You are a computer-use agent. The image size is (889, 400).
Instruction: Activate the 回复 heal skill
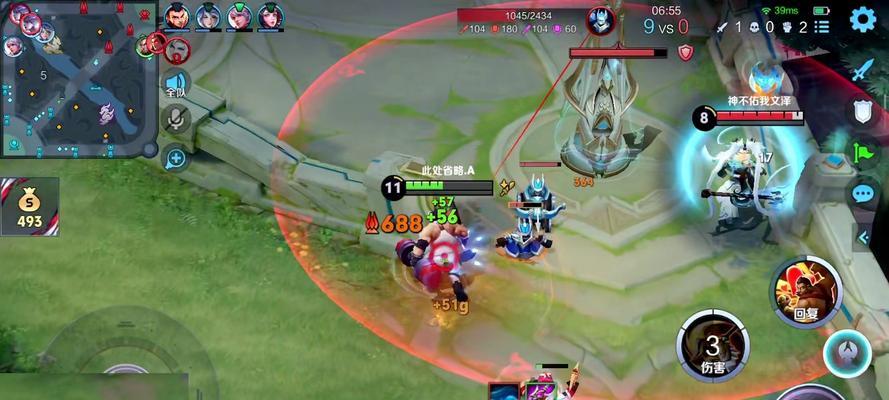[x=804, y=291]
